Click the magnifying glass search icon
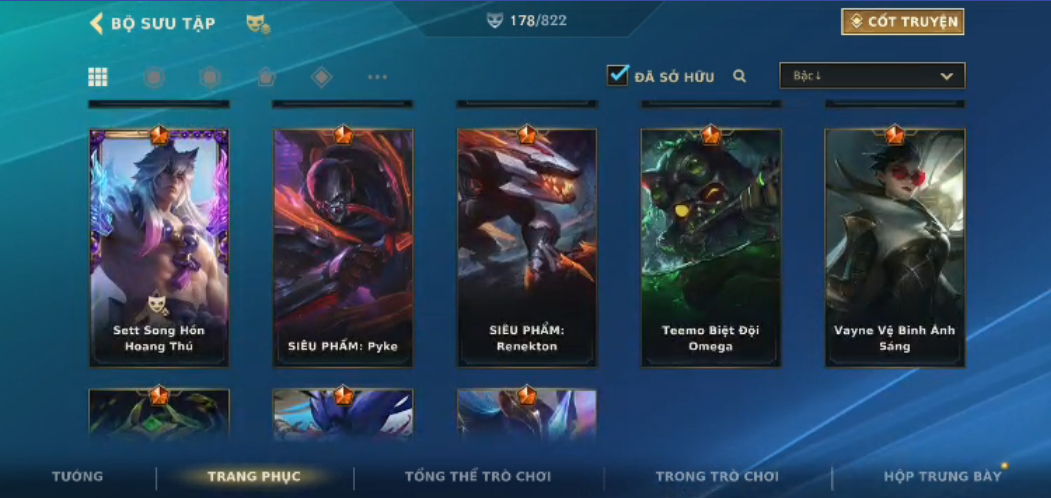This screenshot has width=1051, height=498. [x=740, y=76]
